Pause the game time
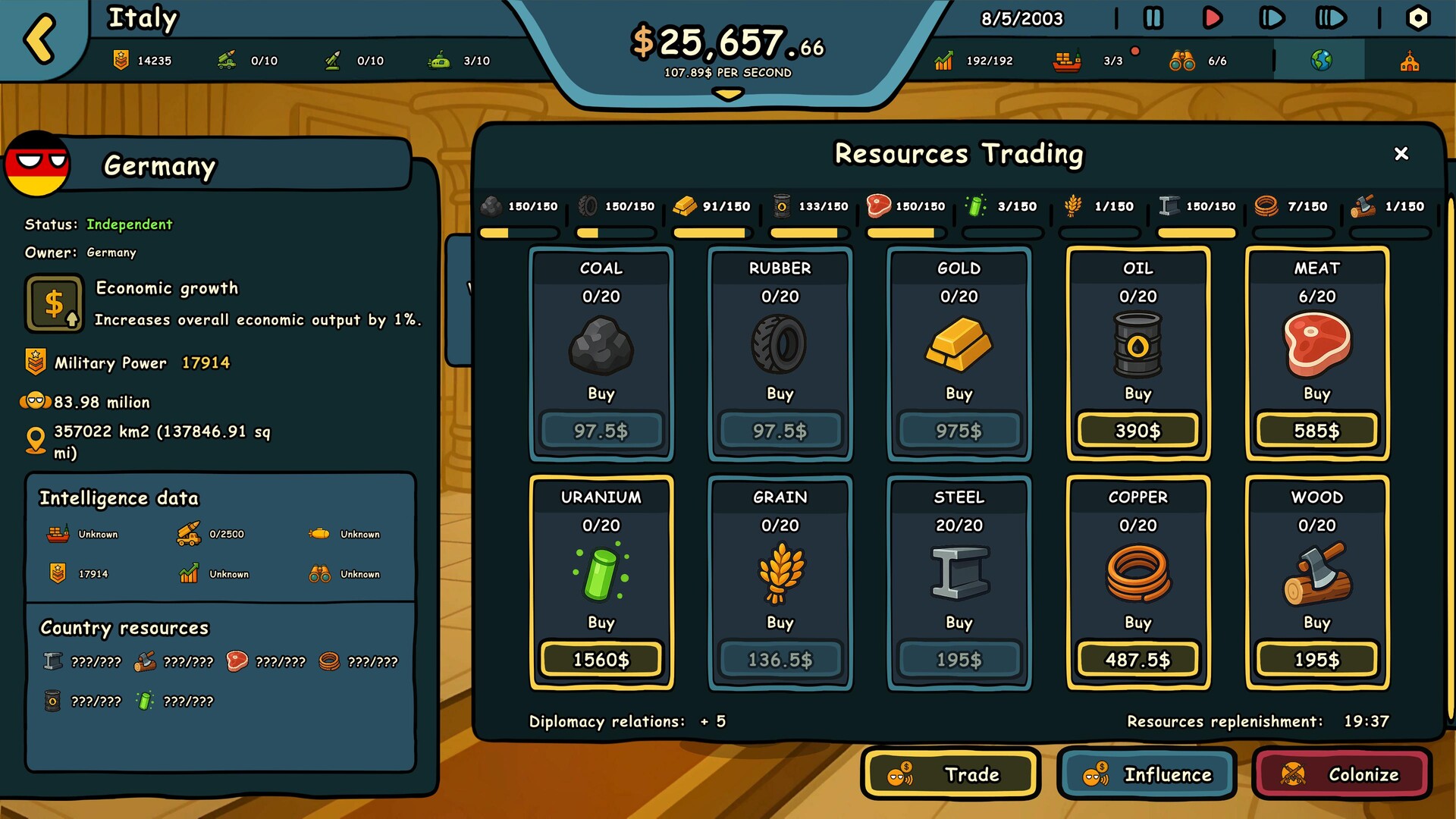The image size is (1456, 819). tap(1153, 18)
